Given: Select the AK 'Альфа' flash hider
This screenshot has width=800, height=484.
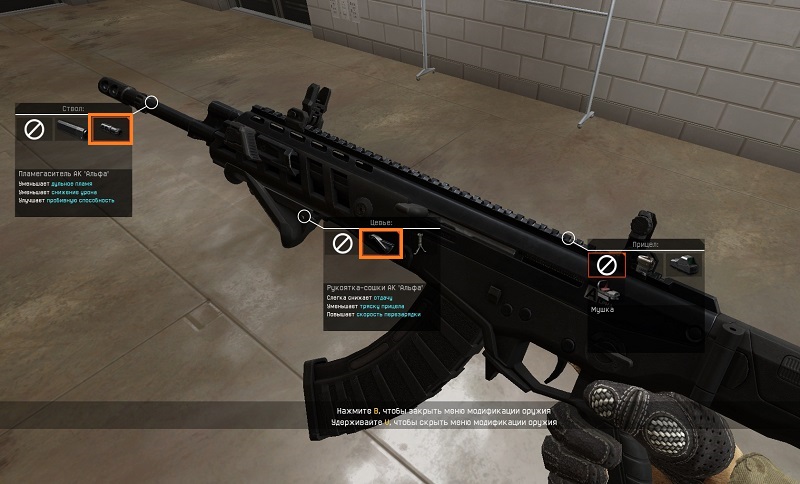Looking at the screenshot, I should pos(108,129).
